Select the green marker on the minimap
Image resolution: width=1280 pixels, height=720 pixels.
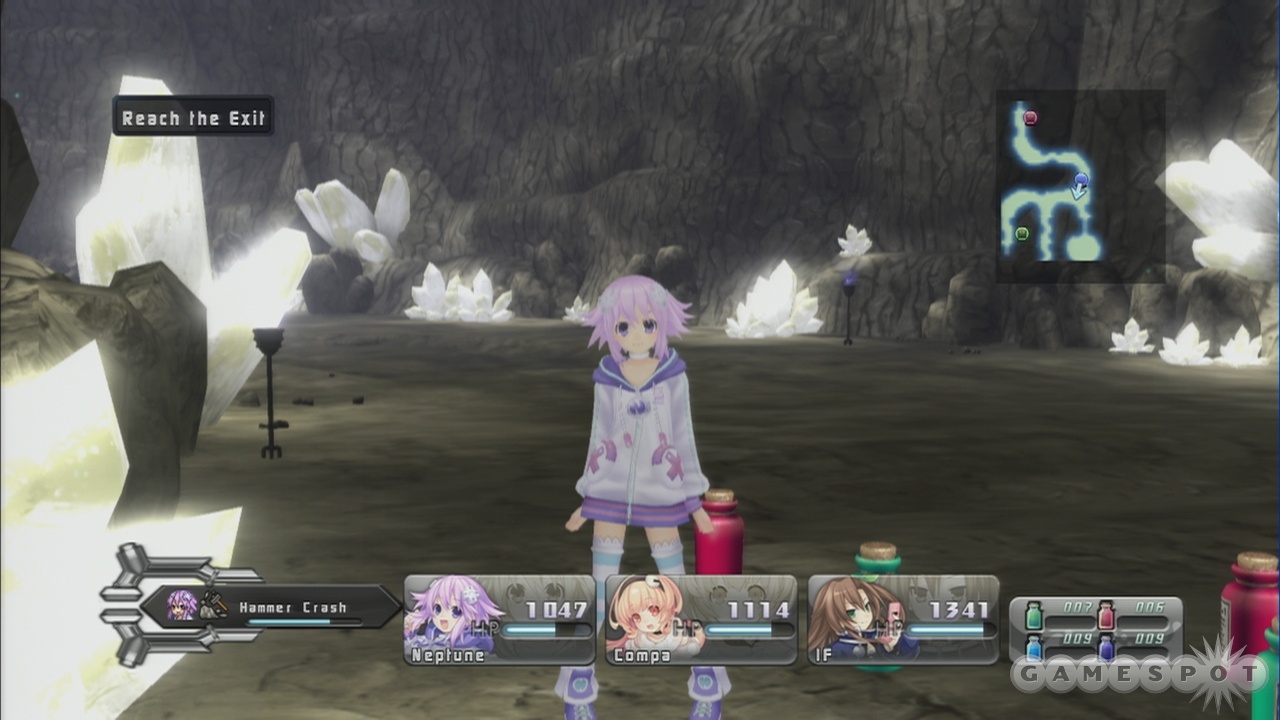pos(1022,234)
